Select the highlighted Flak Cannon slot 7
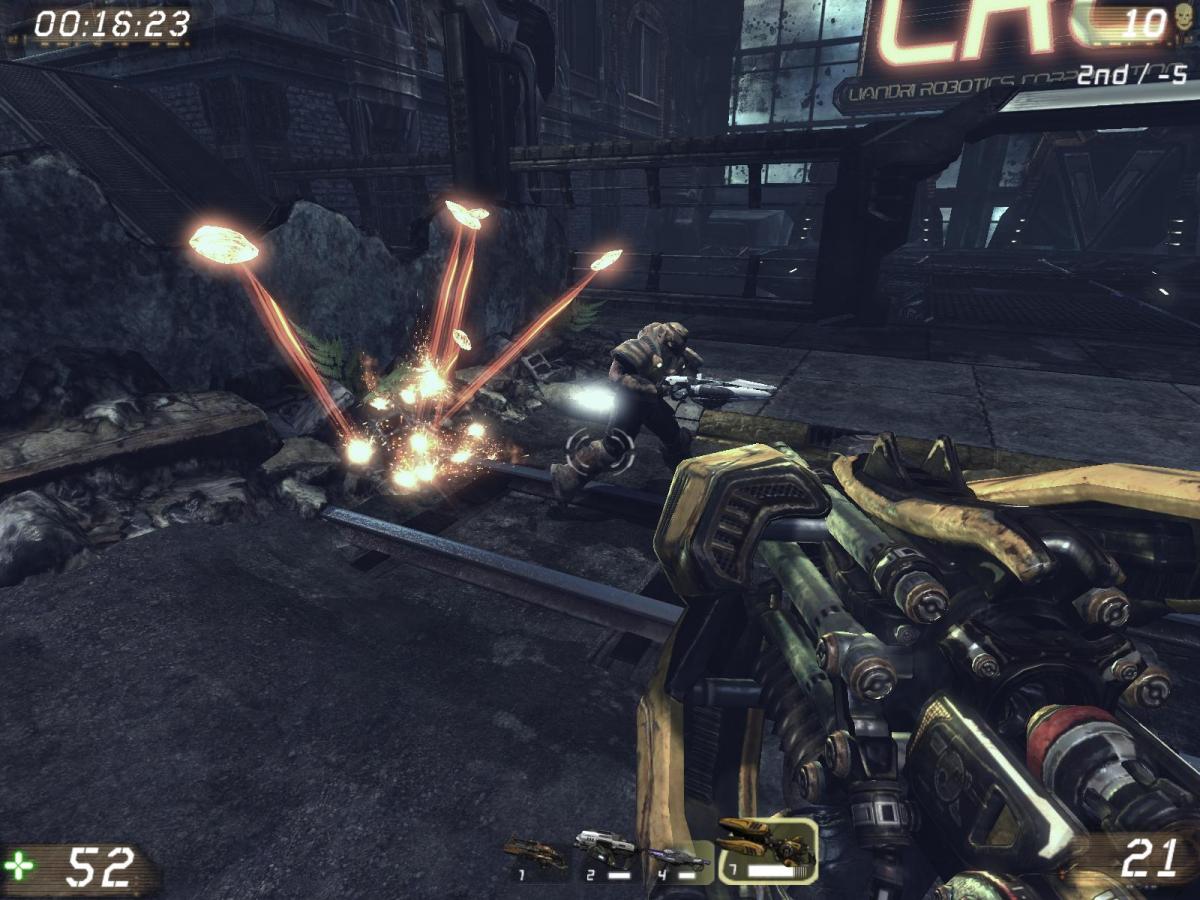The height and width of the screenshot is (900, 1200). (766, 850)
